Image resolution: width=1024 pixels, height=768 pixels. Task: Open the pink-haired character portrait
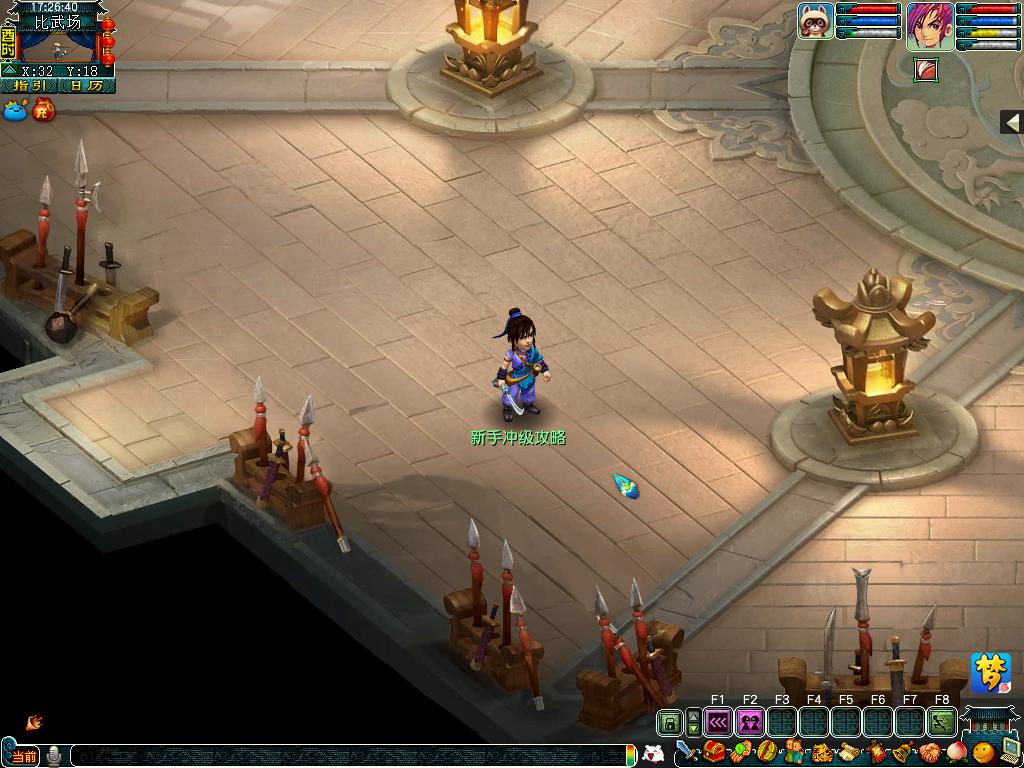[930, 27]
